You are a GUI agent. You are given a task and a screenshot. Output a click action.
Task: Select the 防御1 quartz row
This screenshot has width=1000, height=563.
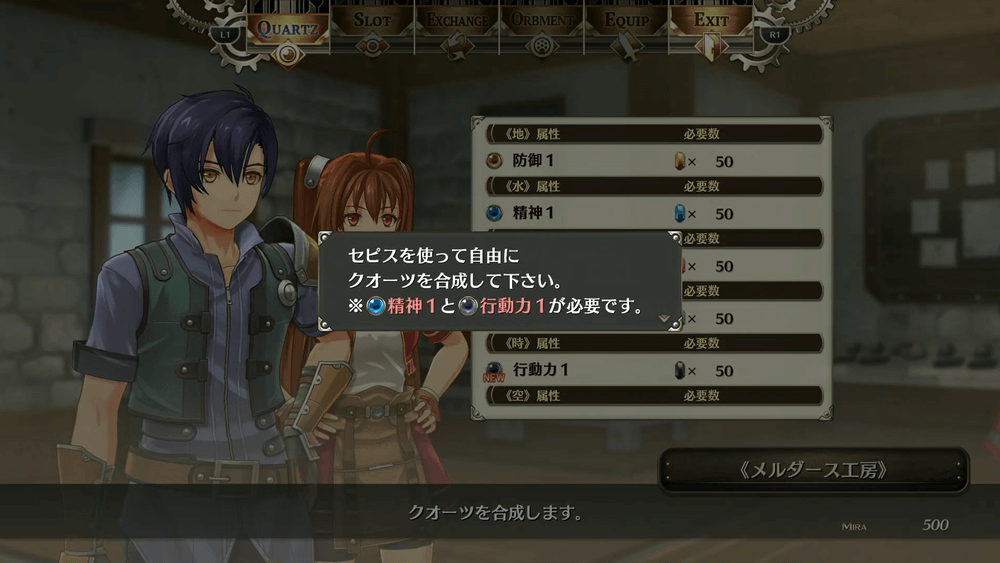click(x=650, y=161)
